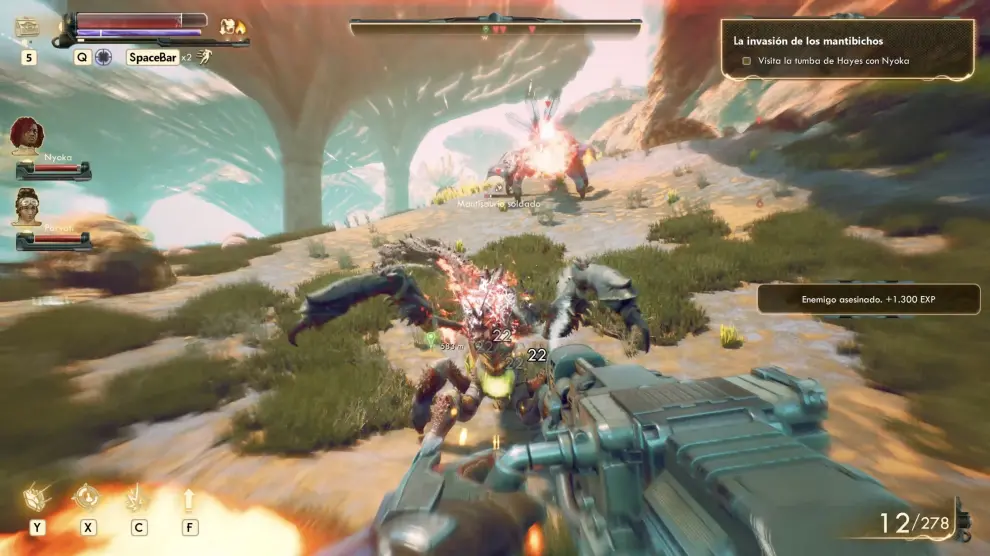This screenshot has width=990, height=556.
Task: Click the Enemigo asesinado EXP notification
Action: [868, 299]
